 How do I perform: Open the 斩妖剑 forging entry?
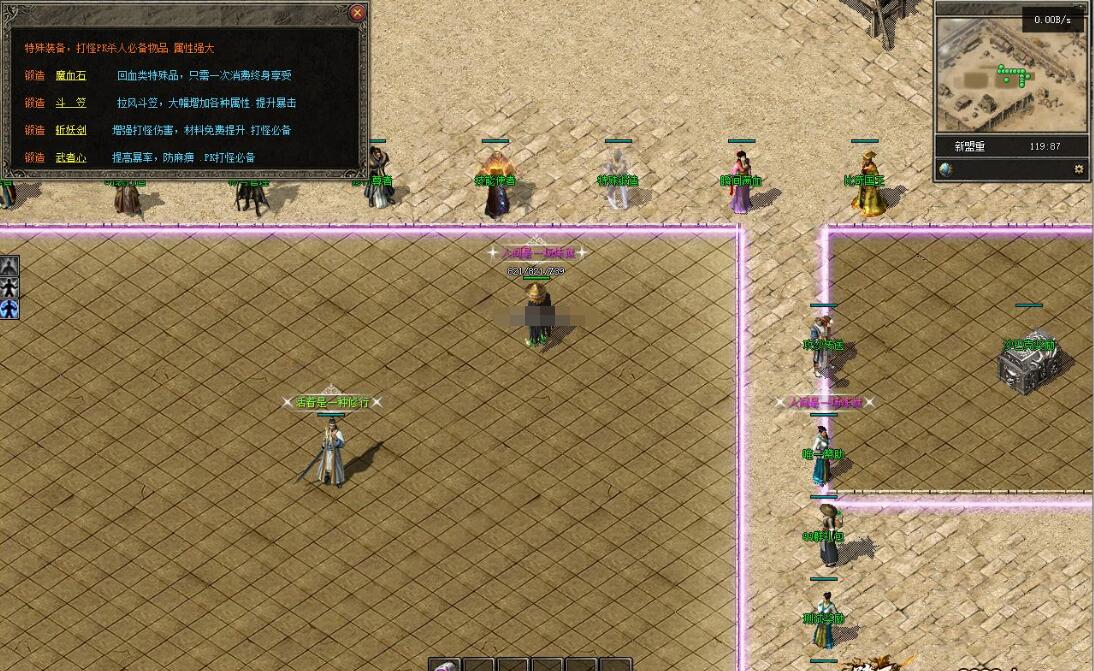coord(70,130)
